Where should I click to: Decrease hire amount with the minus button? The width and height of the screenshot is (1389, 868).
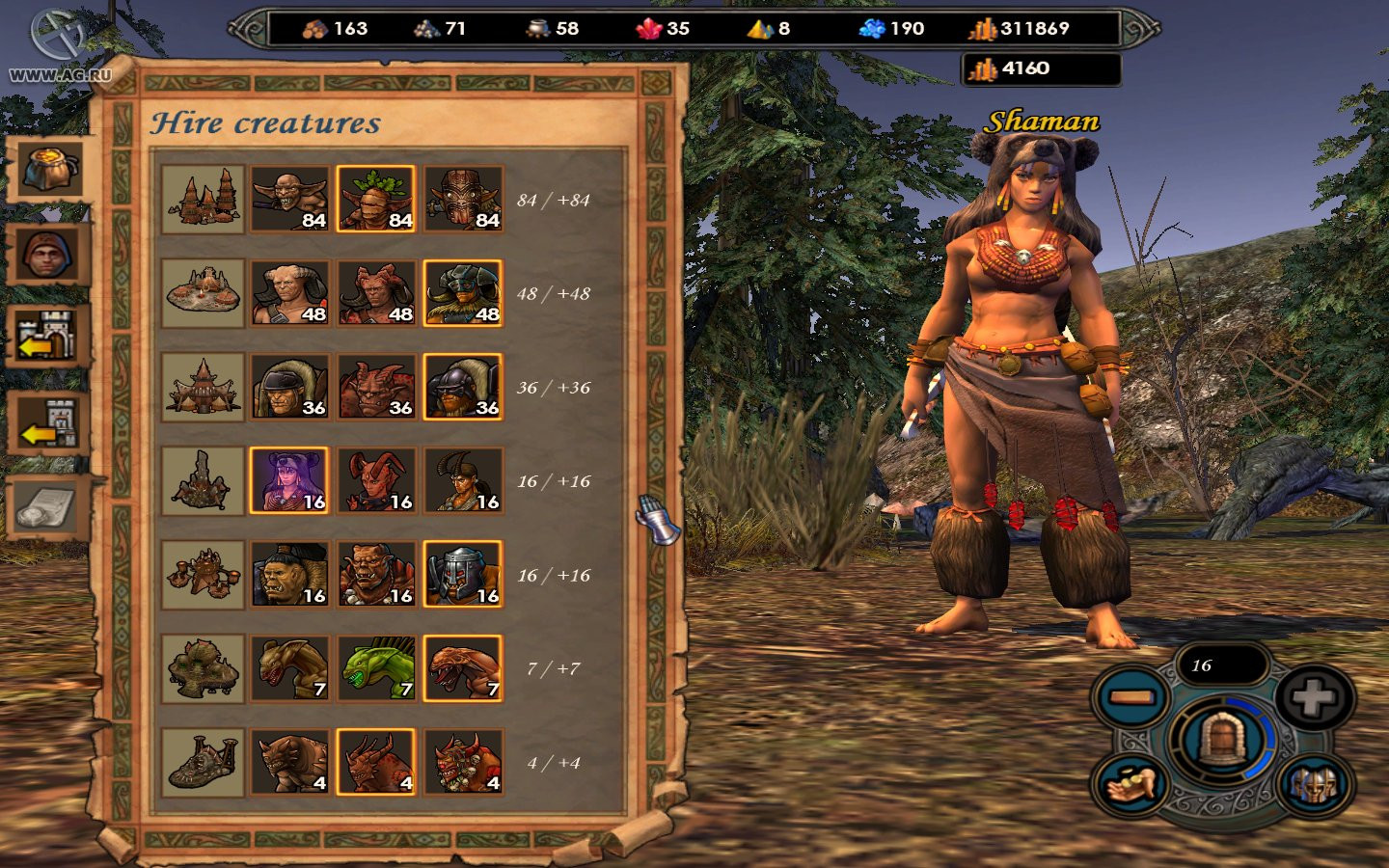click(1130, 697)
